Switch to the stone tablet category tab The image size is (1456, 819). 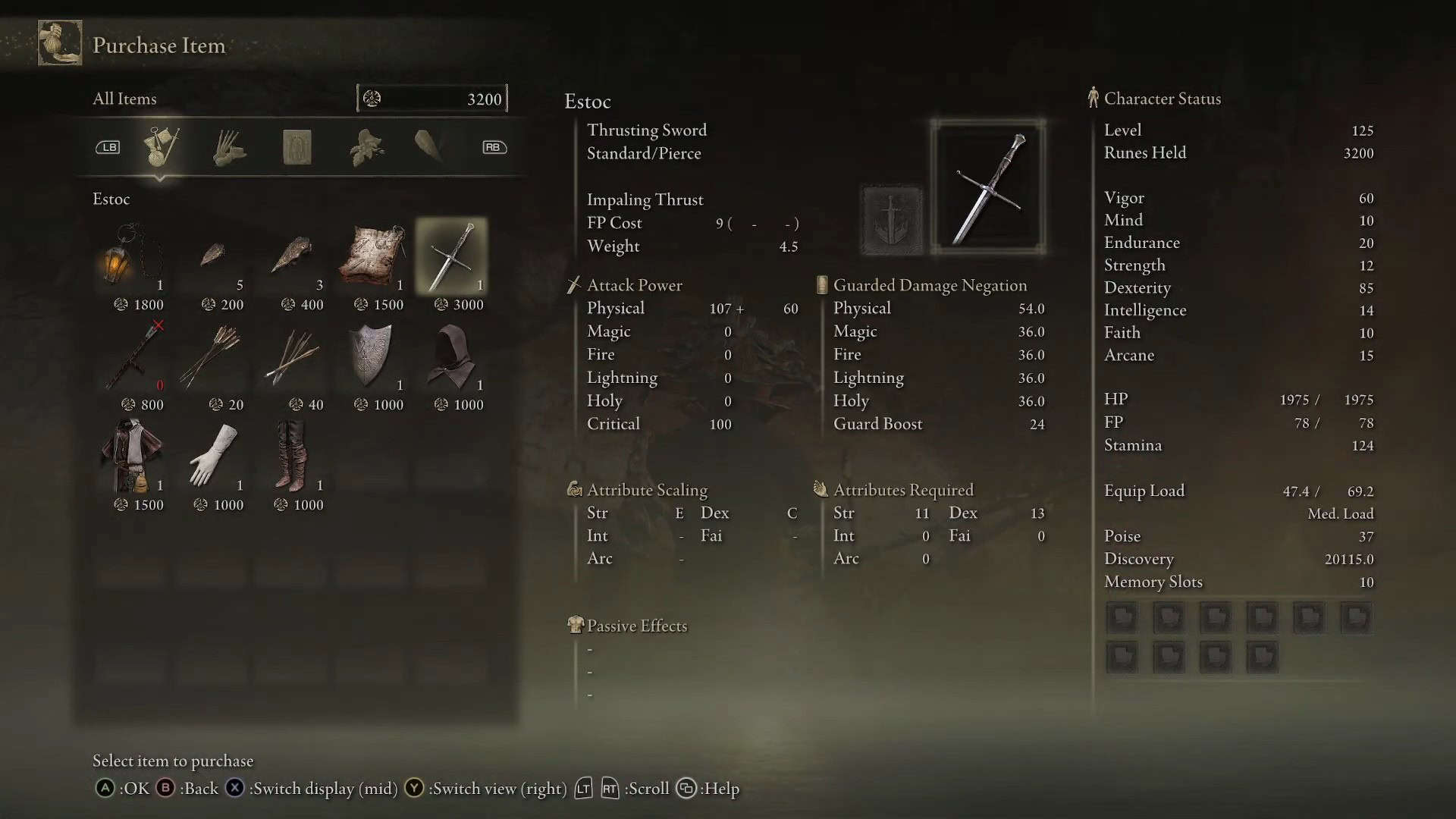297,147
